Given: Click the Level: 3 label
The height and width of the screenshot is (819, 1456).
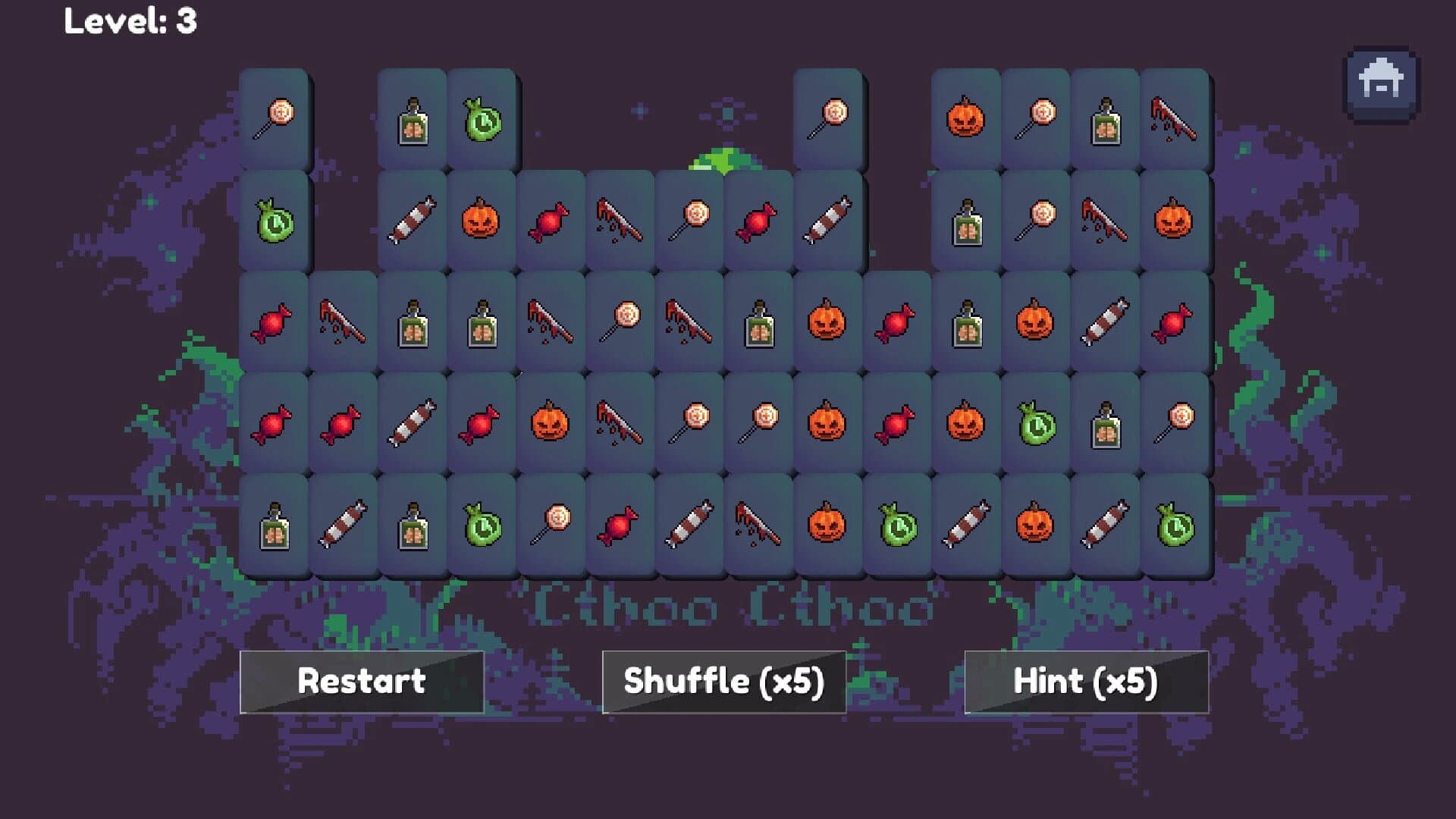Looking at the screenshot, I should click(x=129, y=21).
